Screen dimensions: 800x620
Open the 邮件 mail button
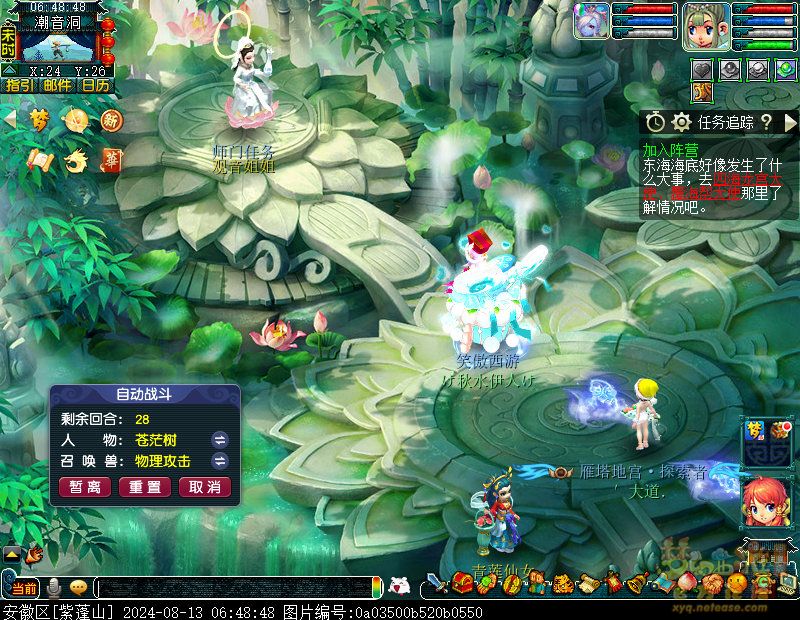(x=57, y=85)
